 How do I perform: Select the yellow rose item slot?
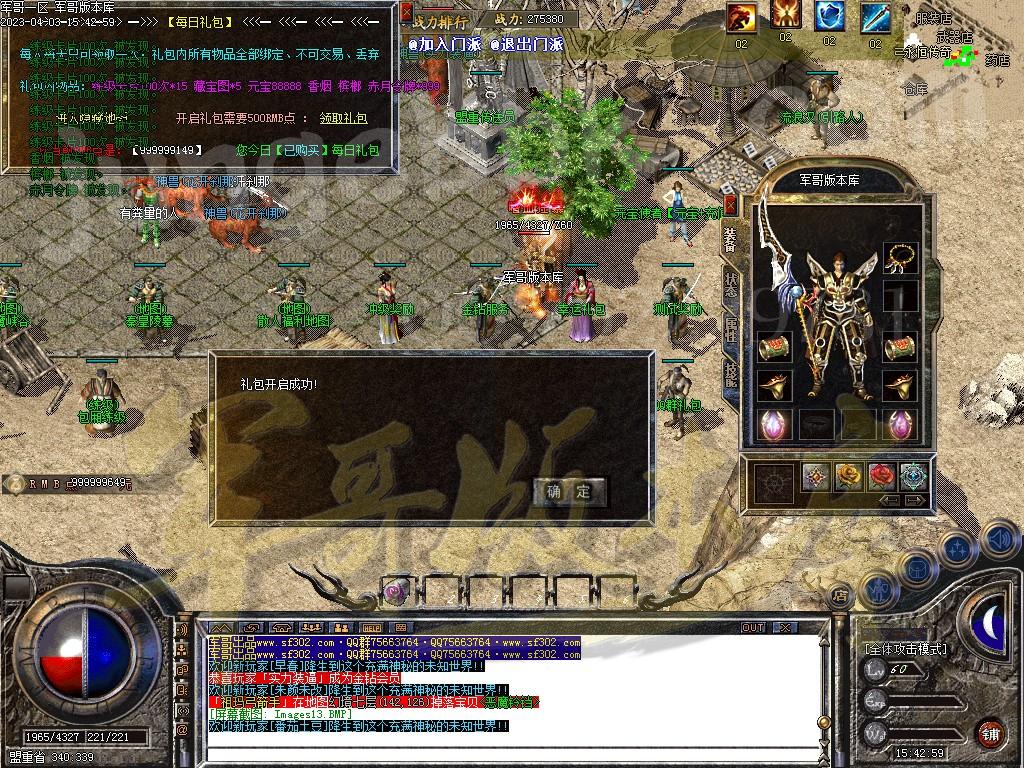(x=849, y=476)
